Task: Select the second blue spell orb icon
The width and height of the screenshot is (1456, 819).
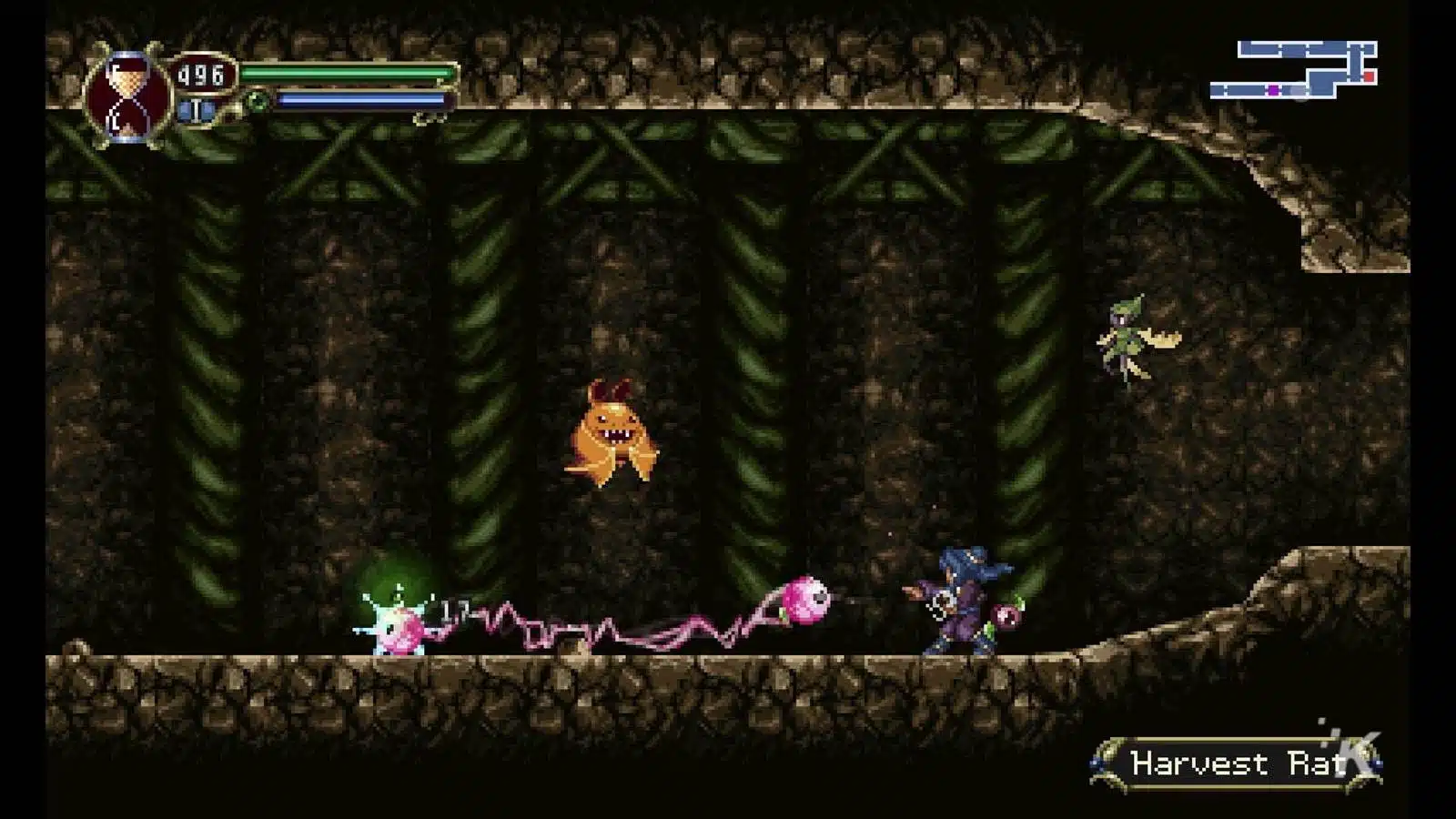Action: coord(207,110)
